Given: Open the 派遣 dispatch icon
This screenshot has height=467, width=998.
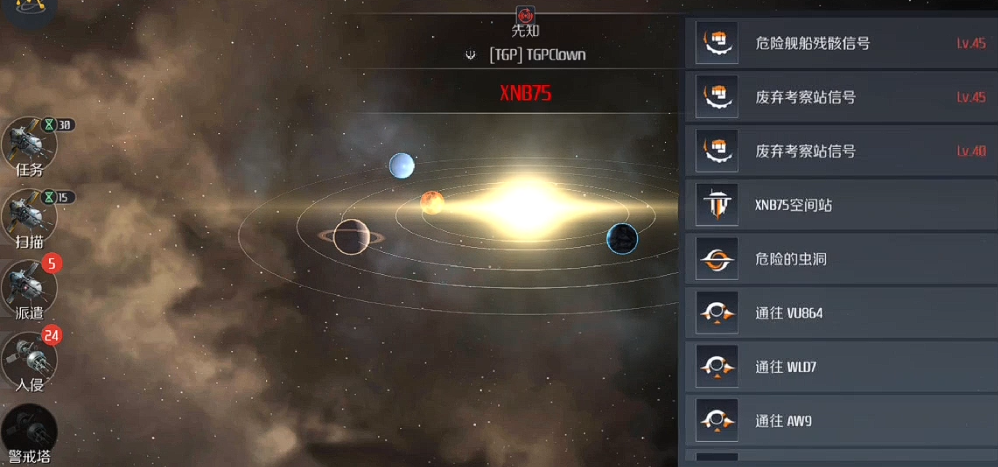Looking at the screenshot, I should [29, 288].
